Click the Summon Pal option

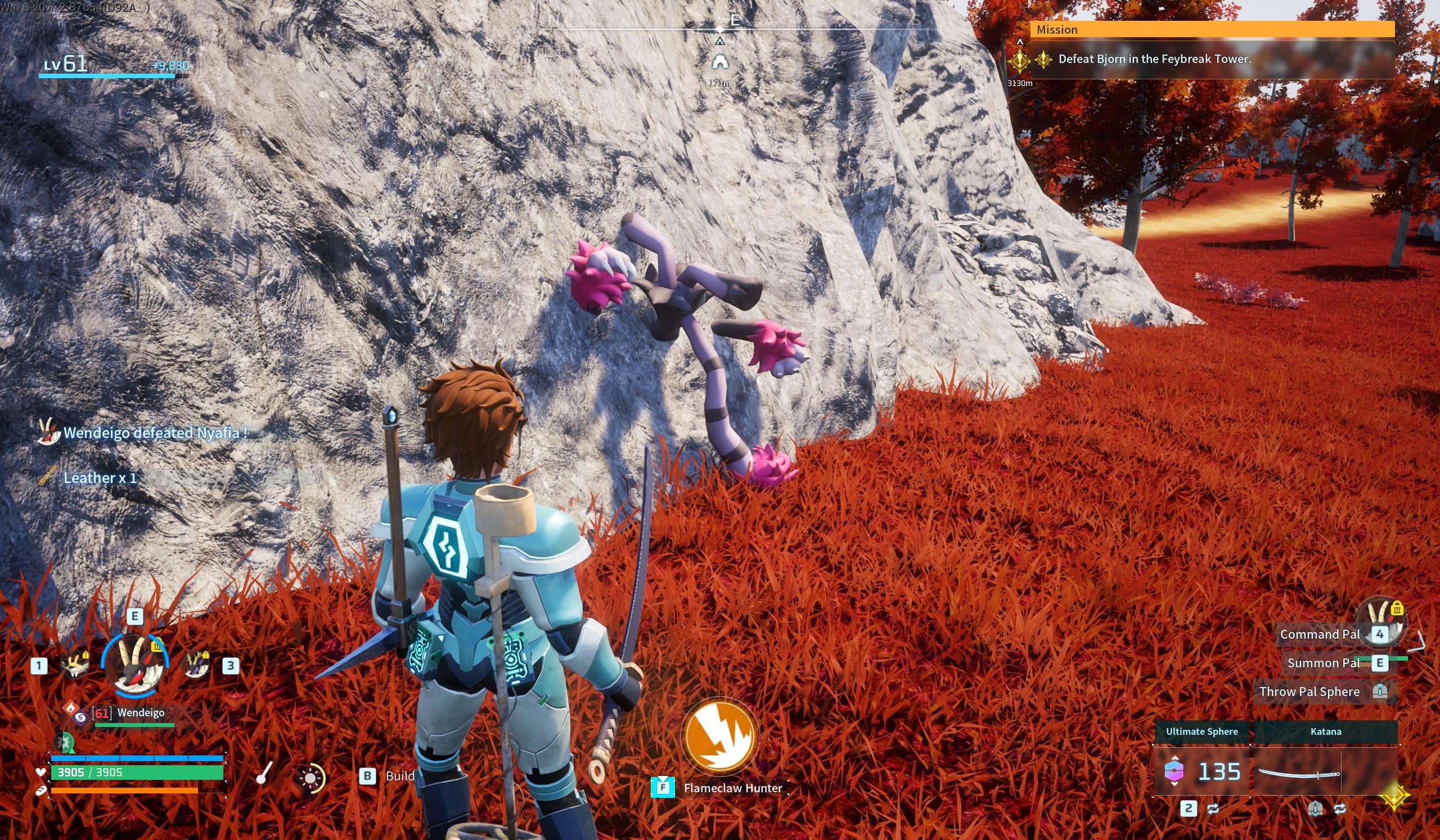(x=1323, y=663)
